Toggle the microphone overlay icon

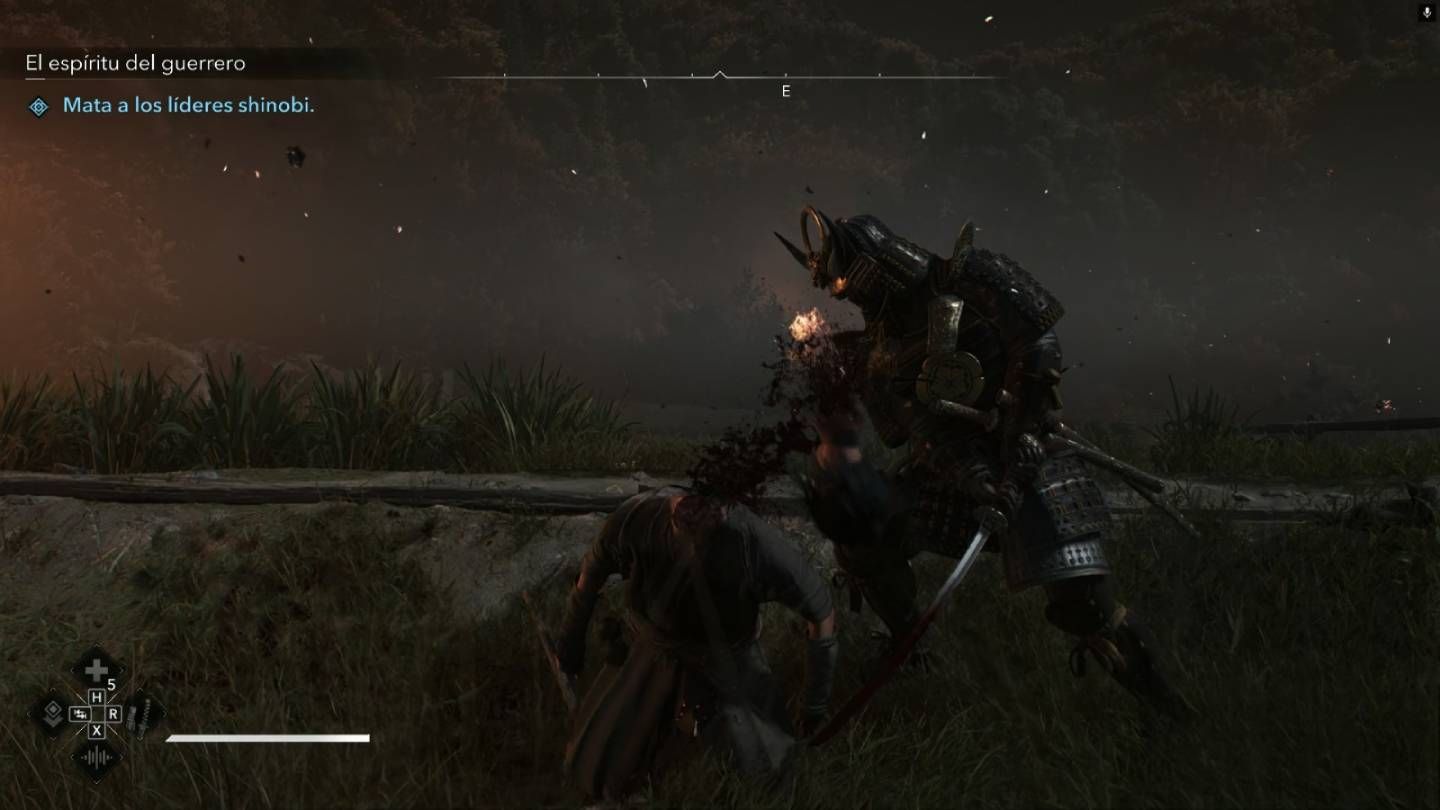point(1426,12)
